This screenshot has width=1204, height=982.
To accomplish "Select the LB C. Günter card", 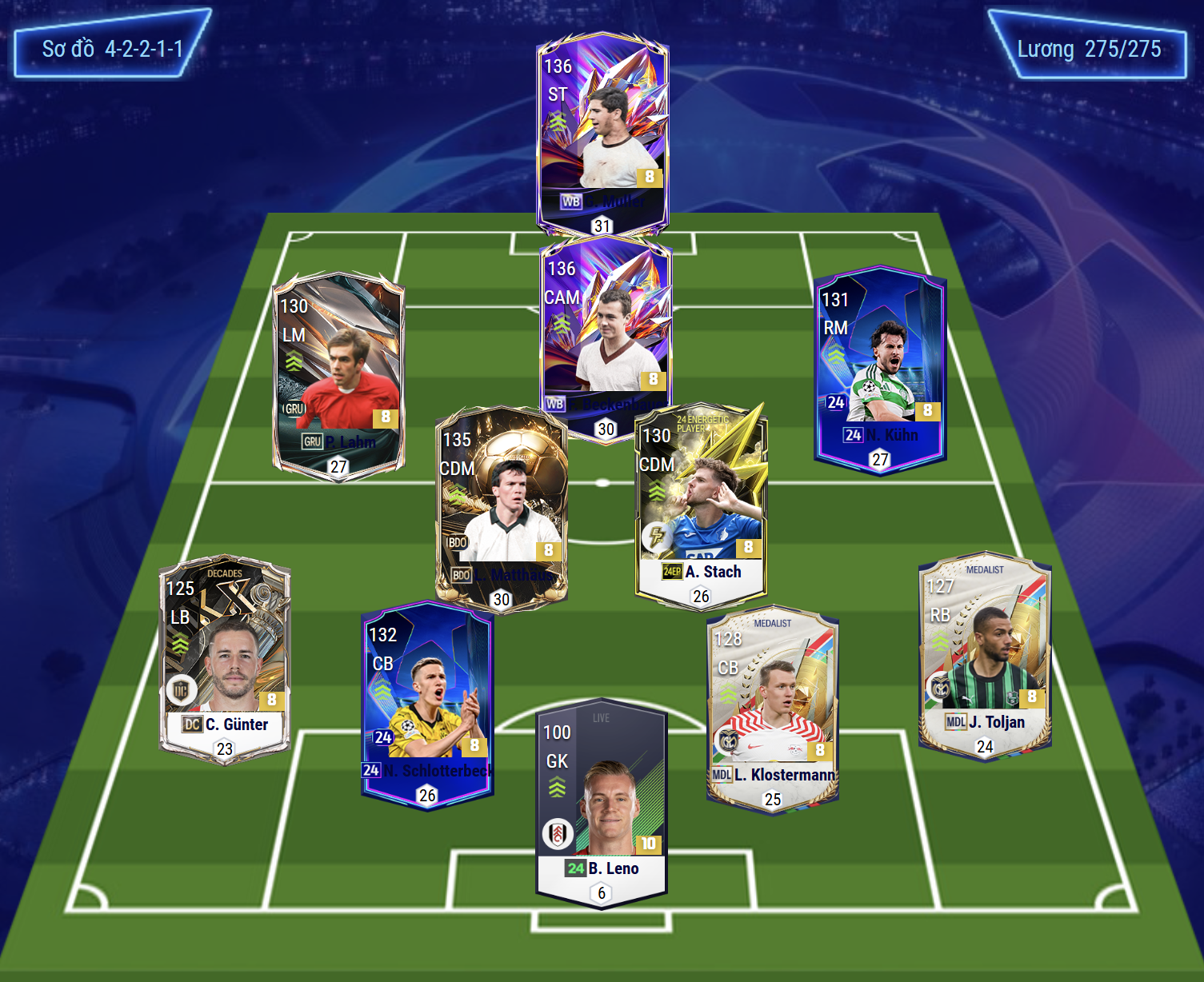I will (225, 657).
